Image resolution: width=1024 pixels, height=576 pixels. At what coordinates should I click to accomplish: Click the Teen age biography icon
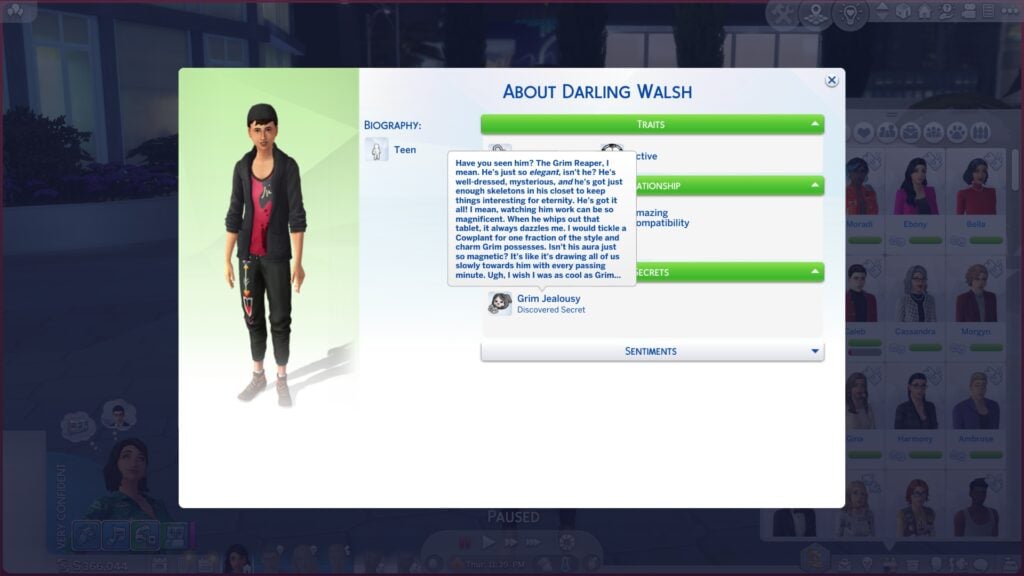[377, 150]
